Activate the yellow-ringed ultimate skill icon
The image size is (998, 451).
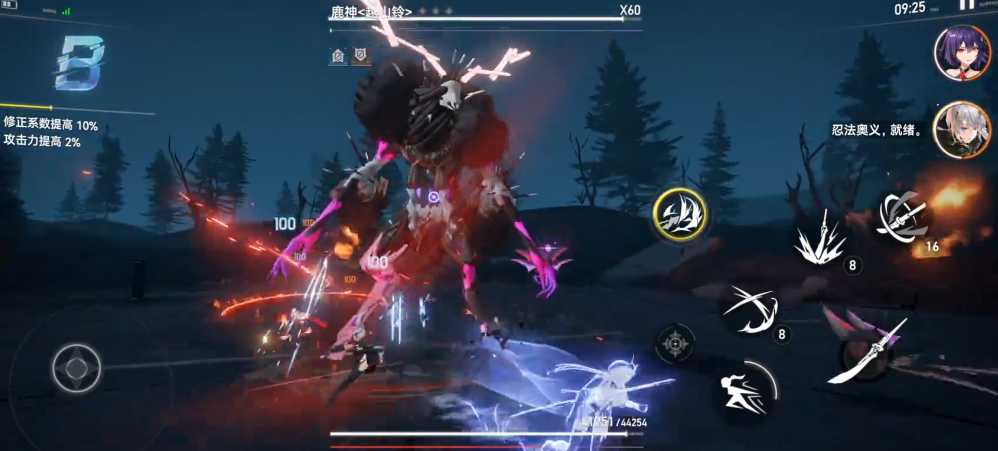tap(680, 214)
